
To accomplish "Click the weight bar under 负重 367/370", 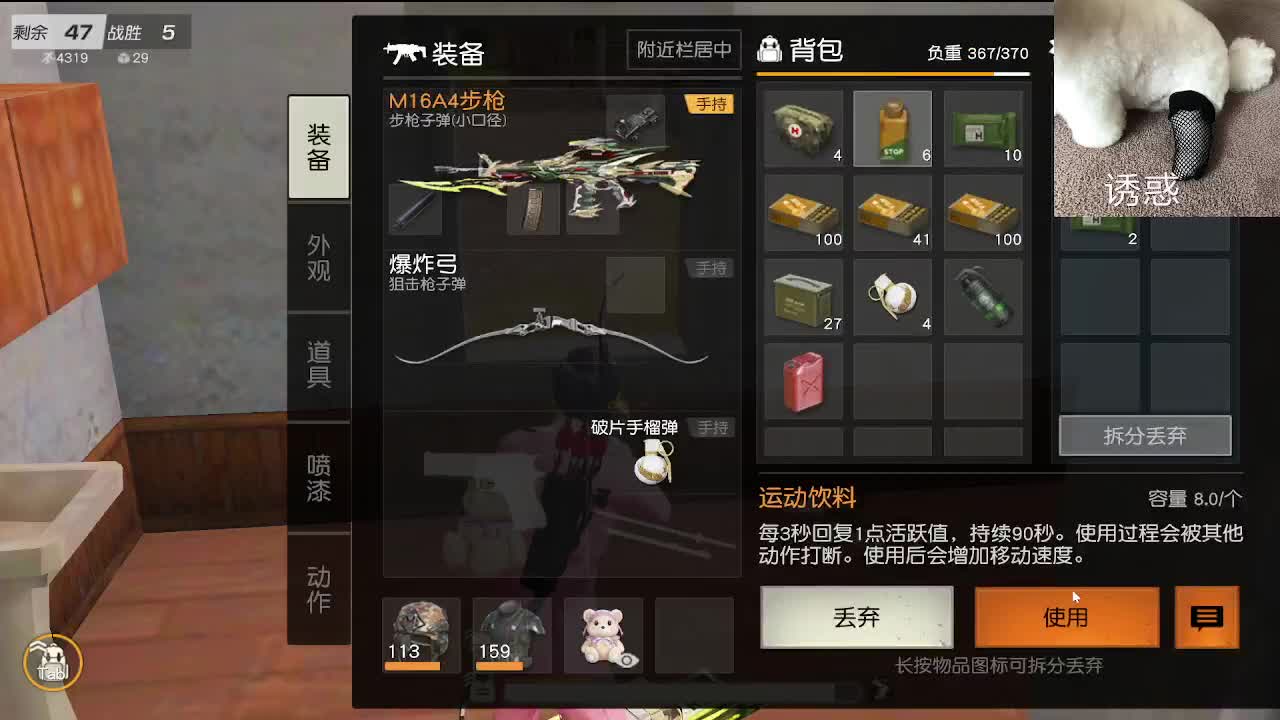I will click(x=893, y=74).
